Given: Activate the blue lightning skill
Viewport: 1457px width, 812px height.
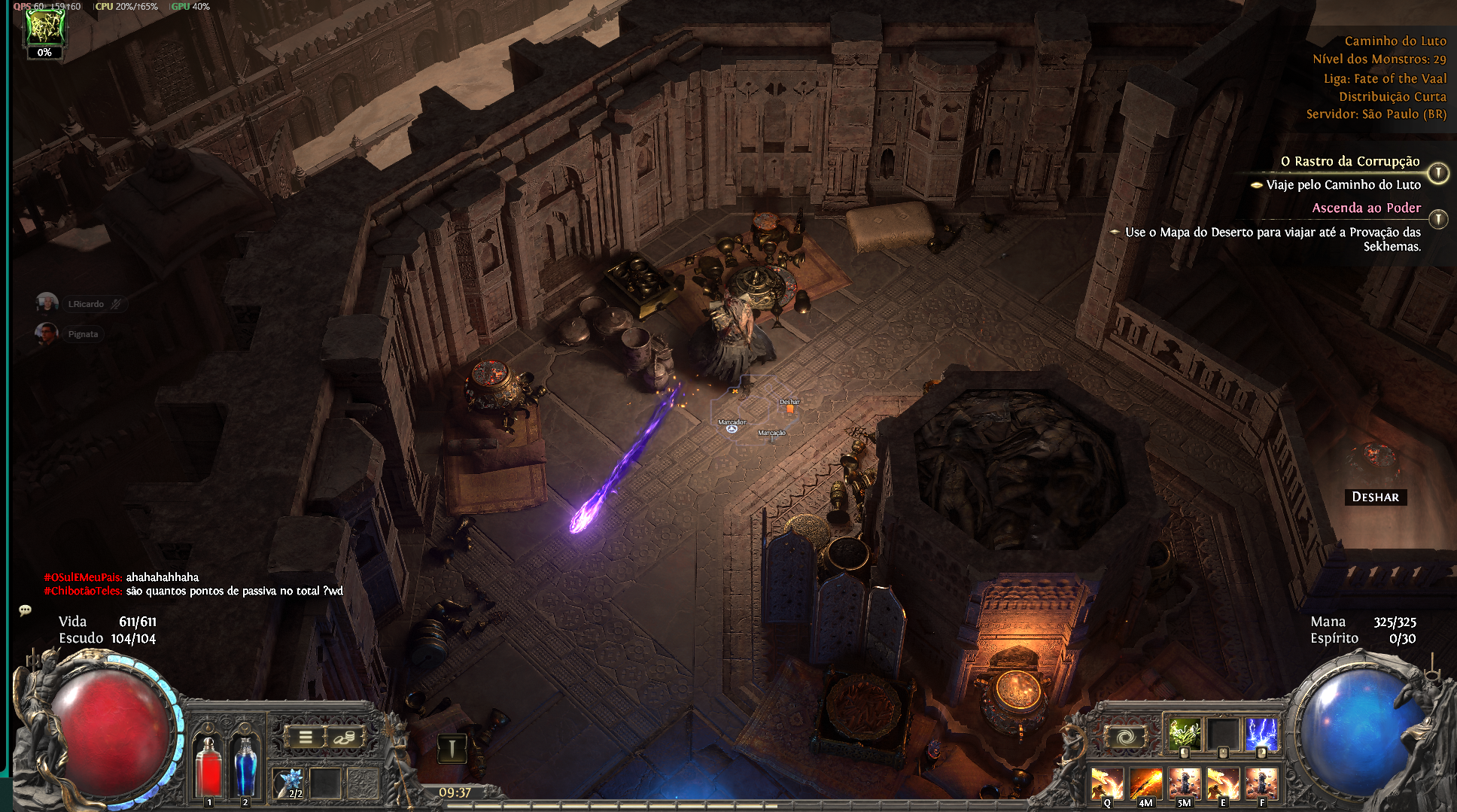Looking at the screenshot, I should tap(1261, 733).
